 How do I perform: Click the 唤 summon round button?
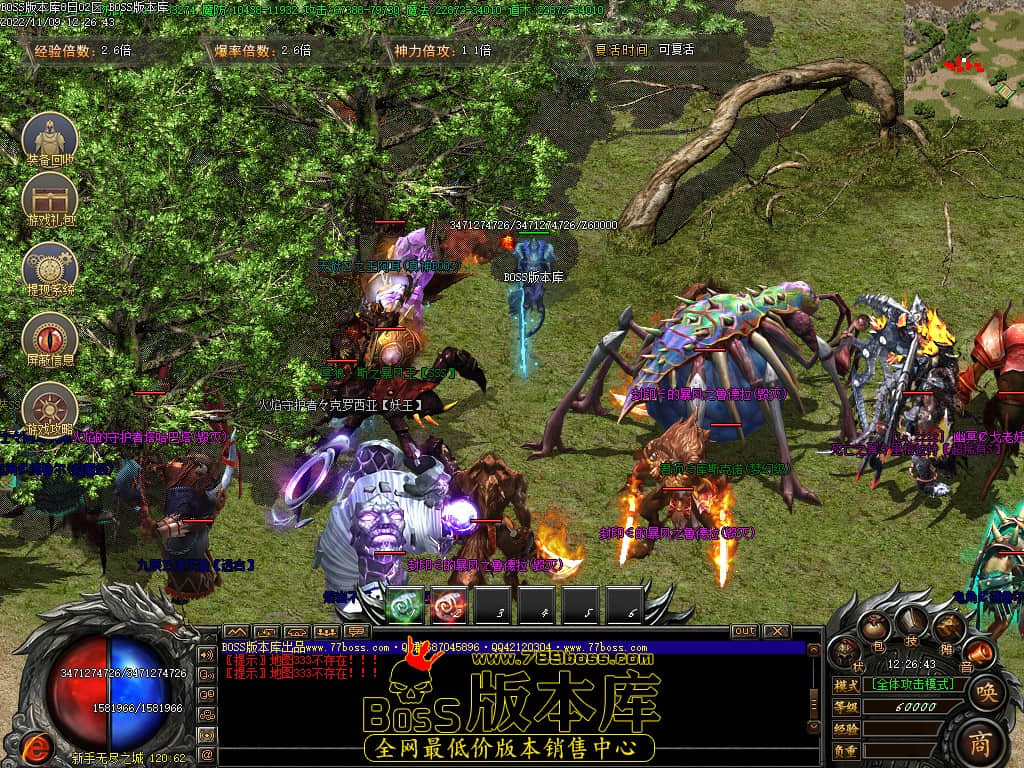point(986,692)
